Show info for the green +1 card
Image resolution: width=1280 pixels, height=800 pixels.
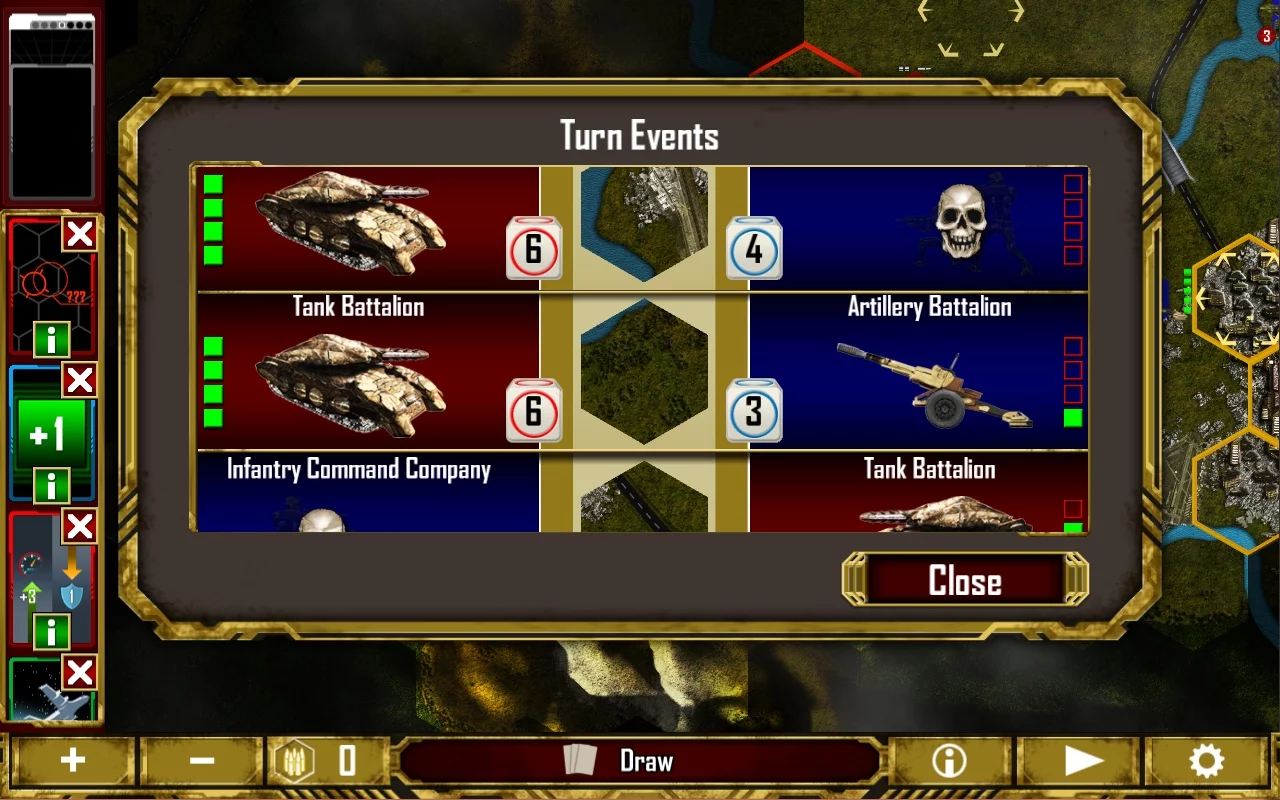(x=51, y=486)
